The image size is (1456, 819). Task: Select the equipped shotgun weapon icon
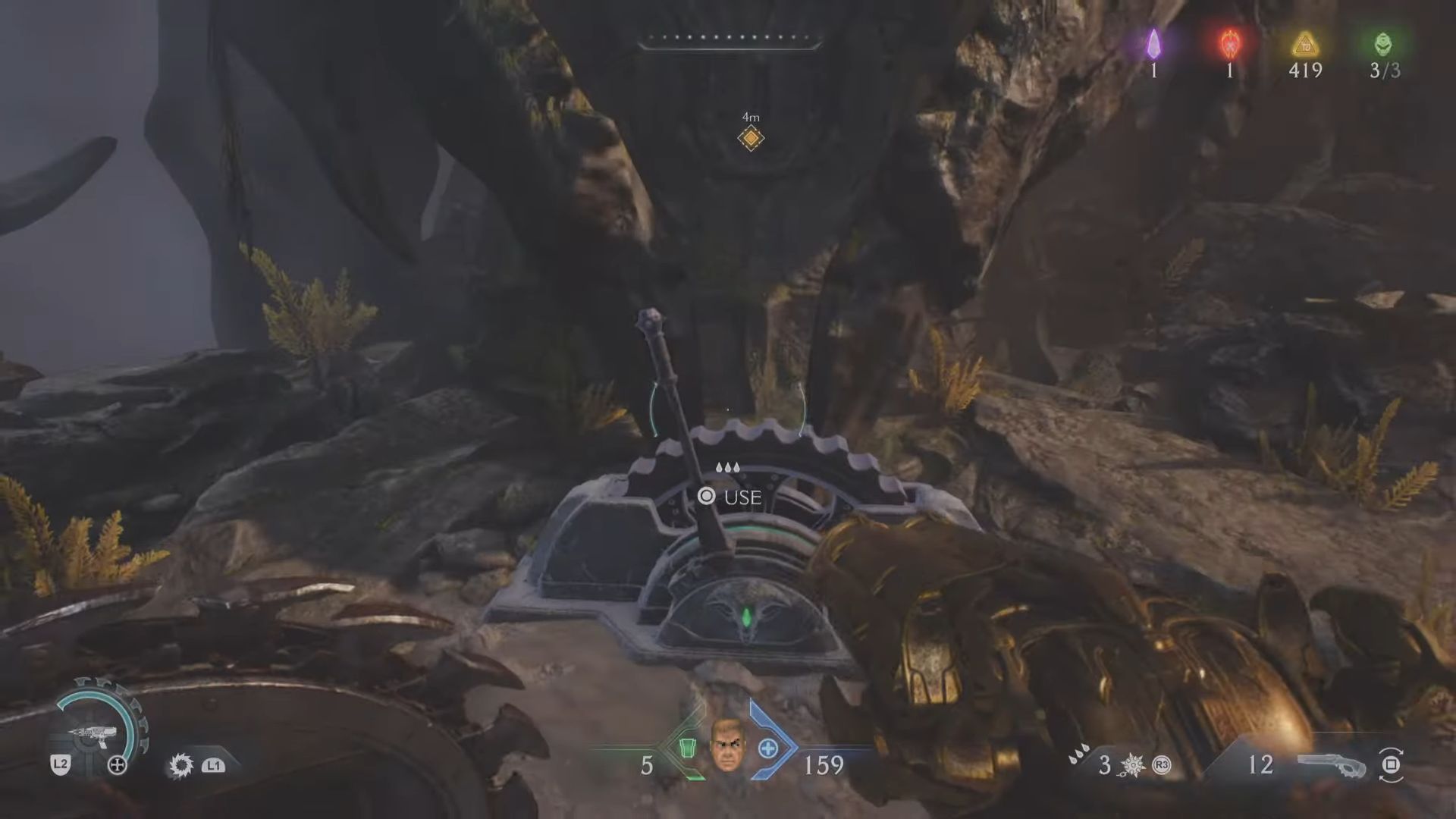1331,764
